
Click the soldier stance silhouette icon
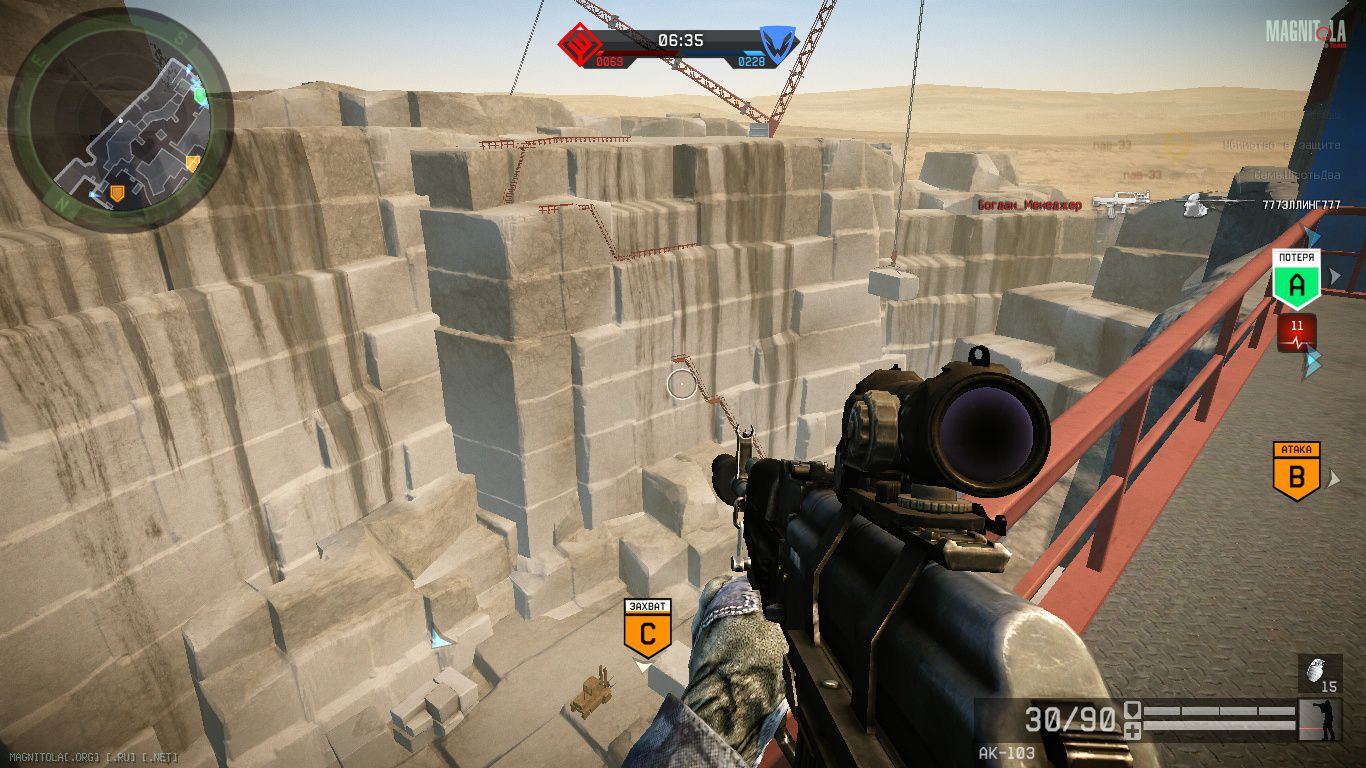(1324, 719)
